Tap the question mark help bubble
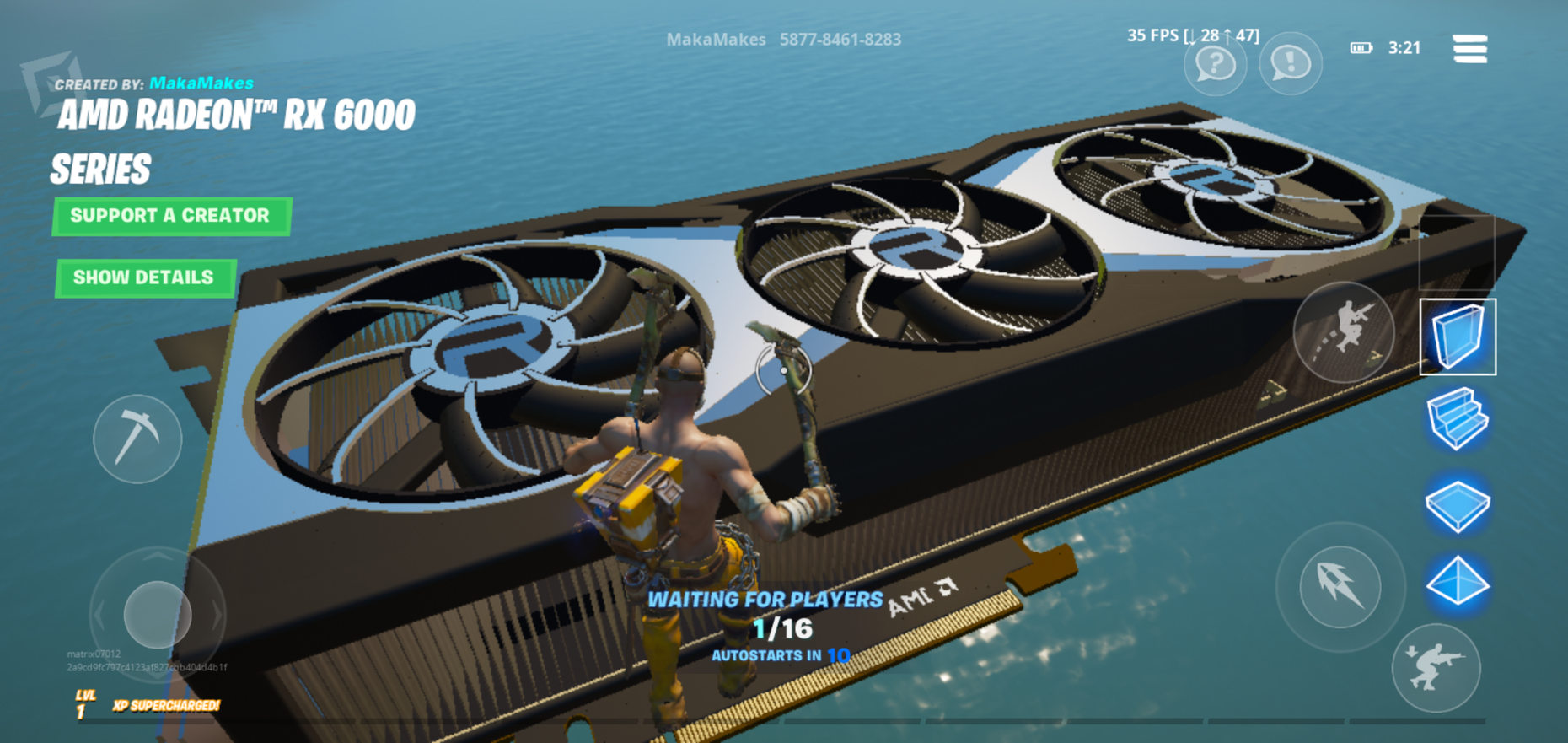Viewport: 1568px width, 743px height. pyautogui.click(x=1215, y=63)
